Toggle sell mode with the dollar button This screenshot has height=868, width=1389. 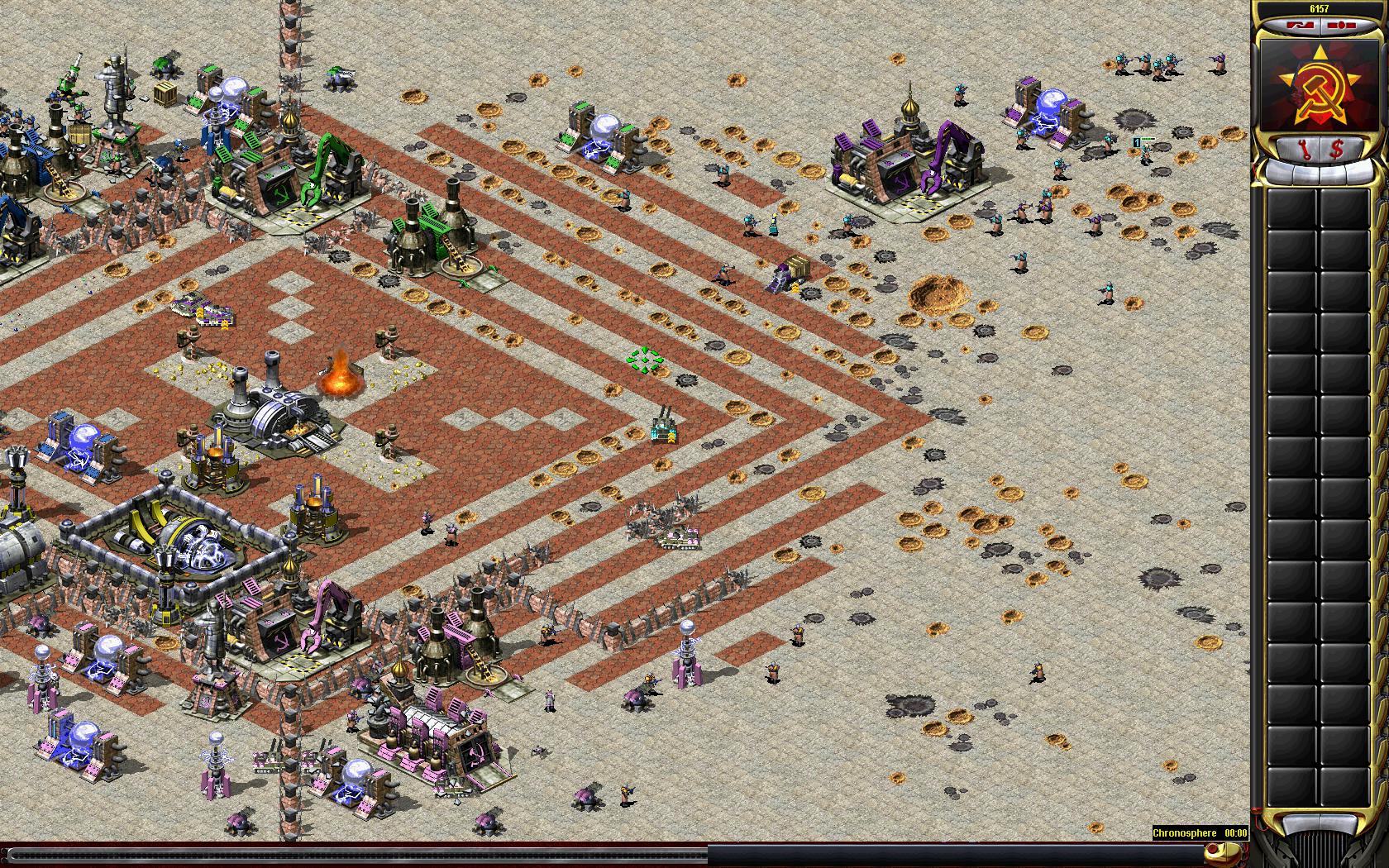click(x=1336, y=150)
